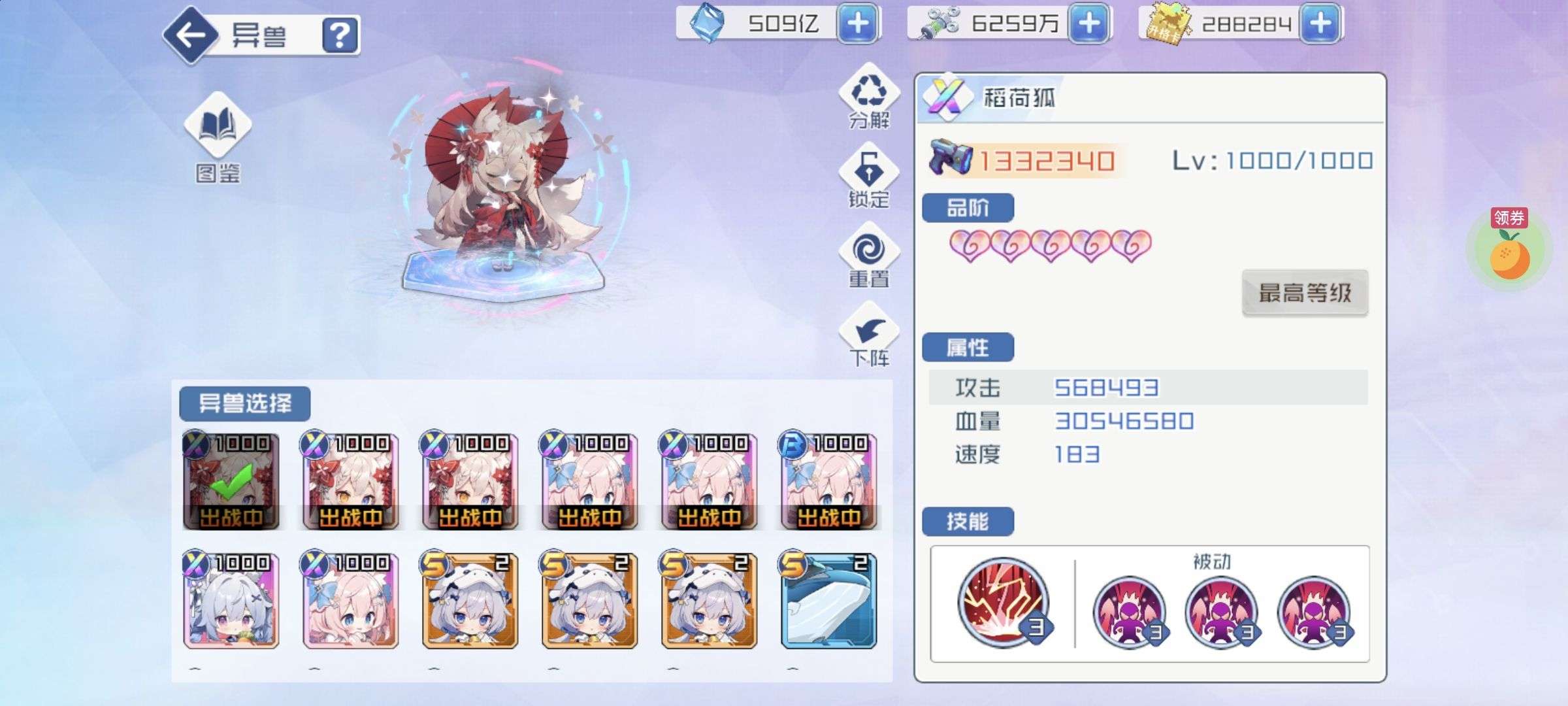Viewport: 1568px width, 706px height.
Task: Tap the 重置 reset button
Action: coord(869,255)
